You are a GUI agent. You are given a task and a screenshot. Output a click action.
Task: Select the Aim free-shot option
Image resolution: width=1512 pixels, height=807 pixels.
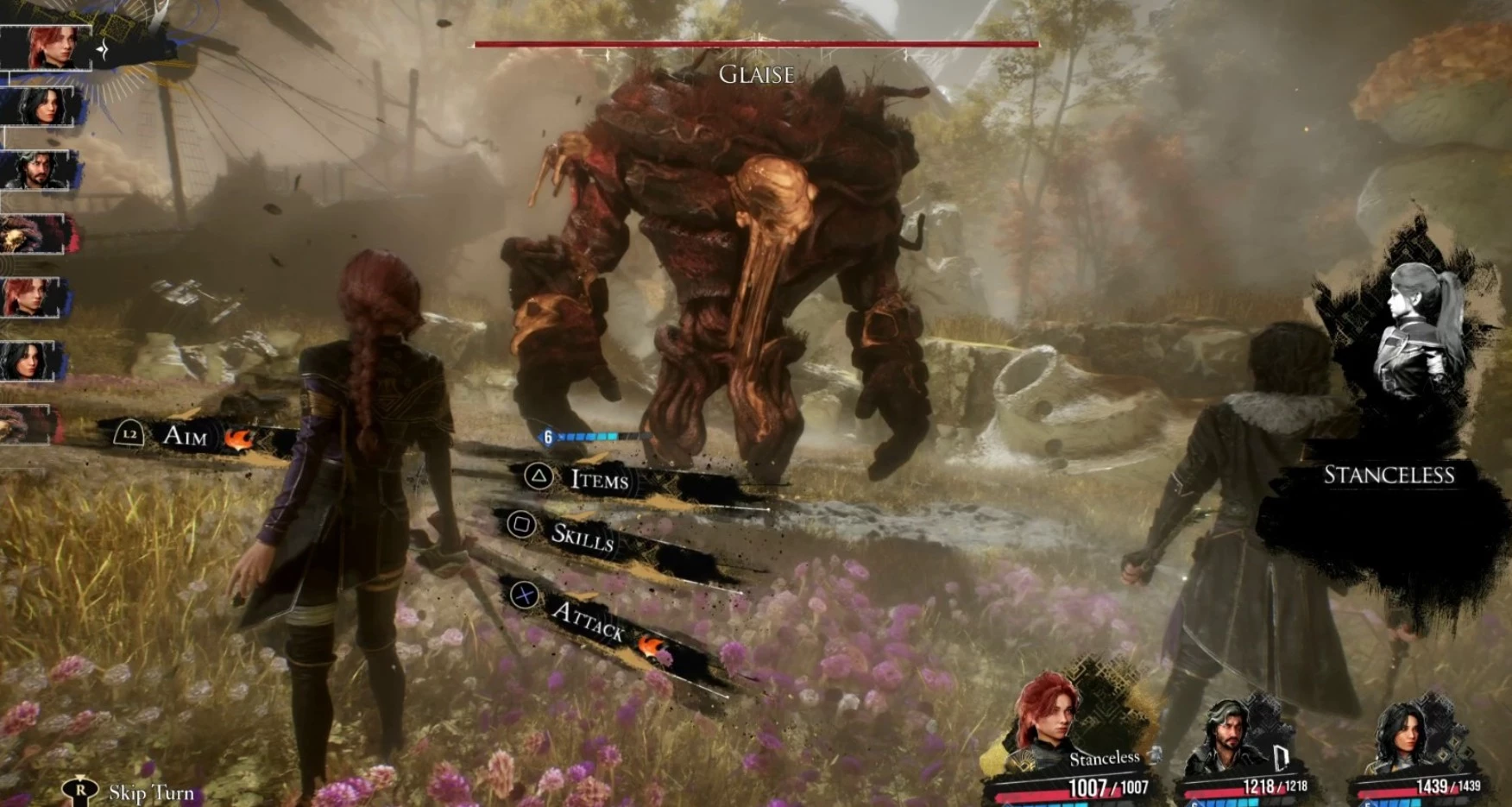tap(185, 435)
